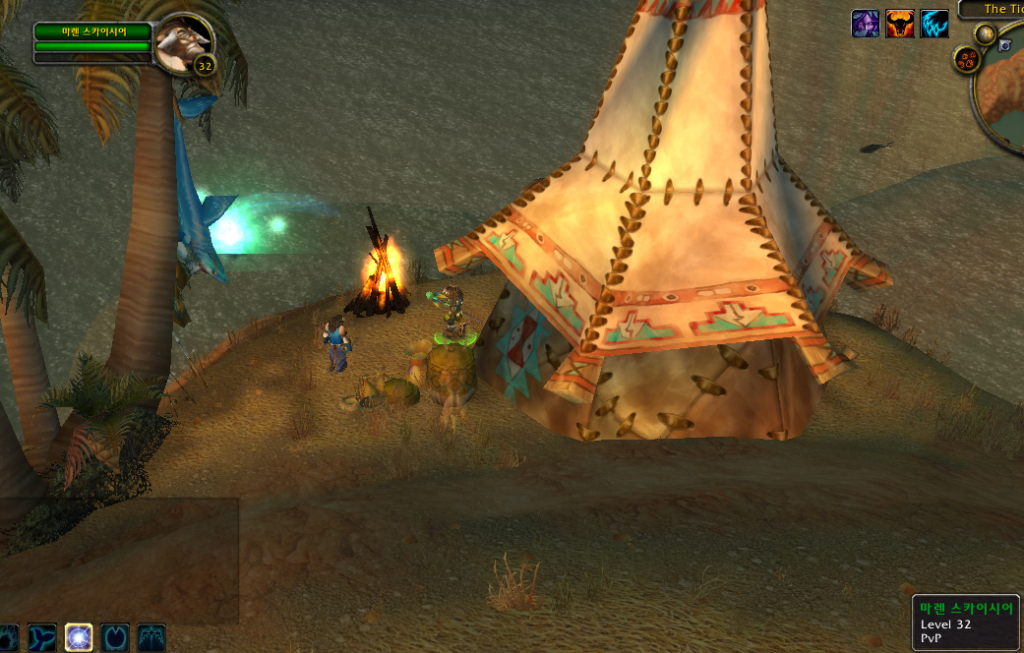The image size is (1024, 653).
Task: Select the blue claw swipe buff icon
Action: click(934, 24)
